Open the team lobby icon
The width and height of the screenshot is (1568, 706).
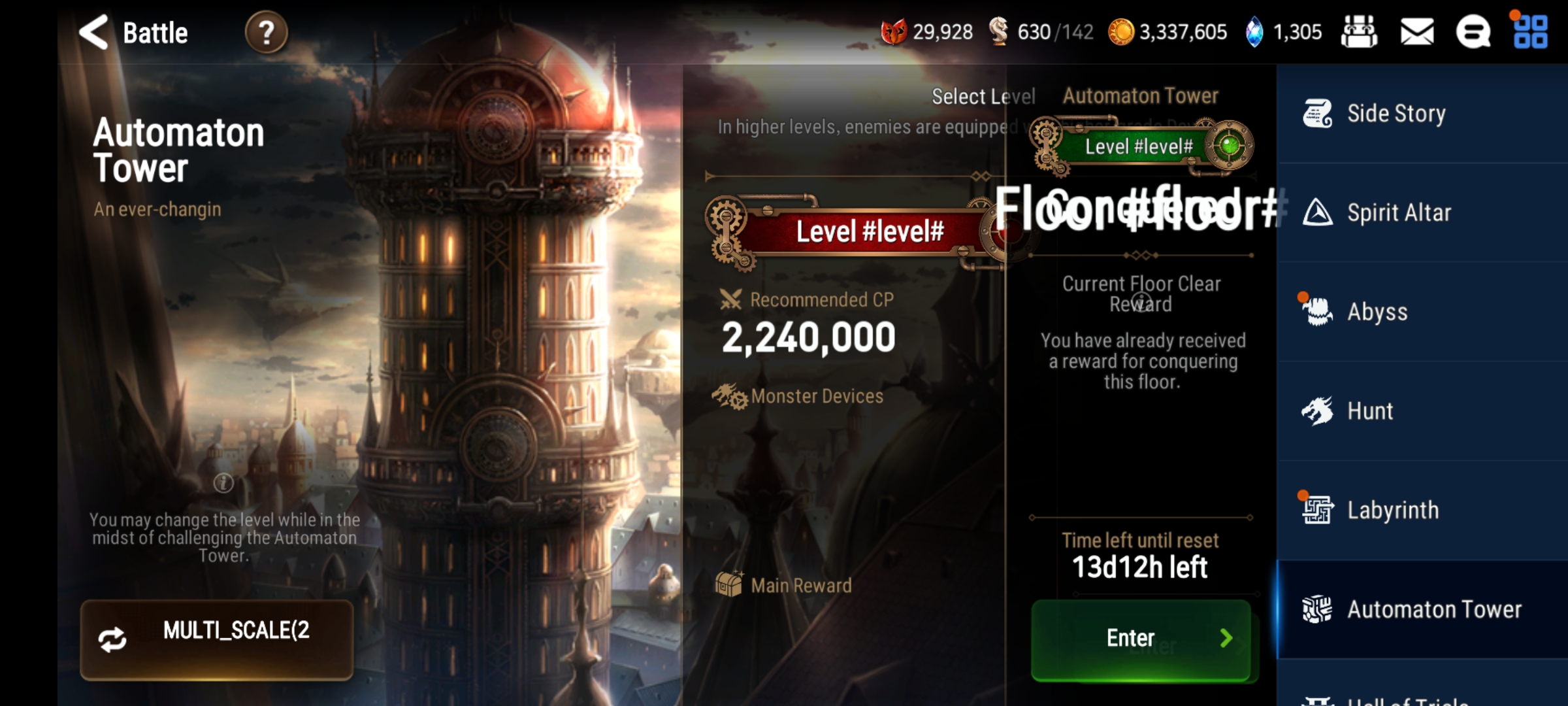pos(1359,32)
